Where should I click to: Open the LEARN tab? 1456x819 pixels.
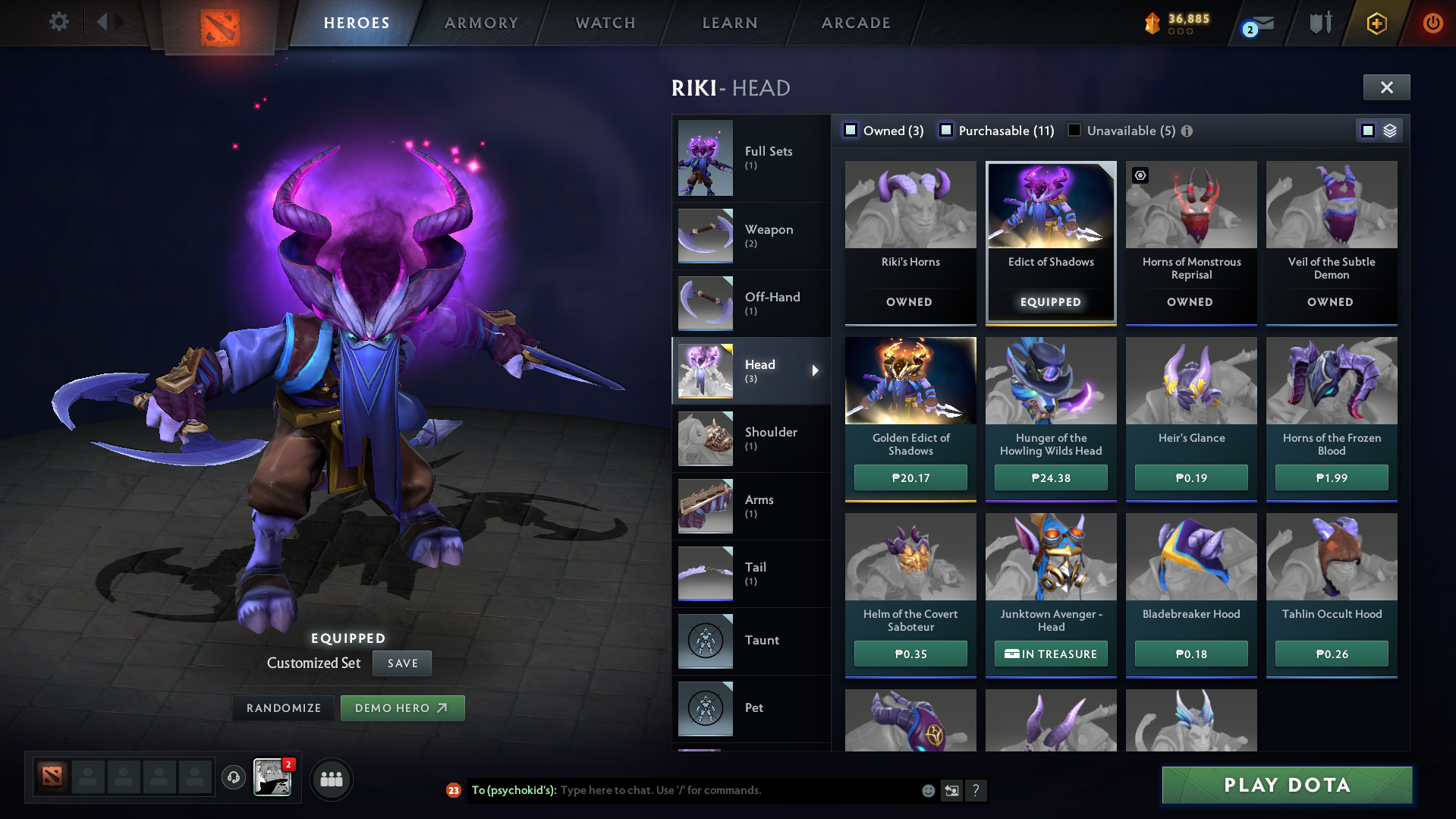tap(729, 22)
